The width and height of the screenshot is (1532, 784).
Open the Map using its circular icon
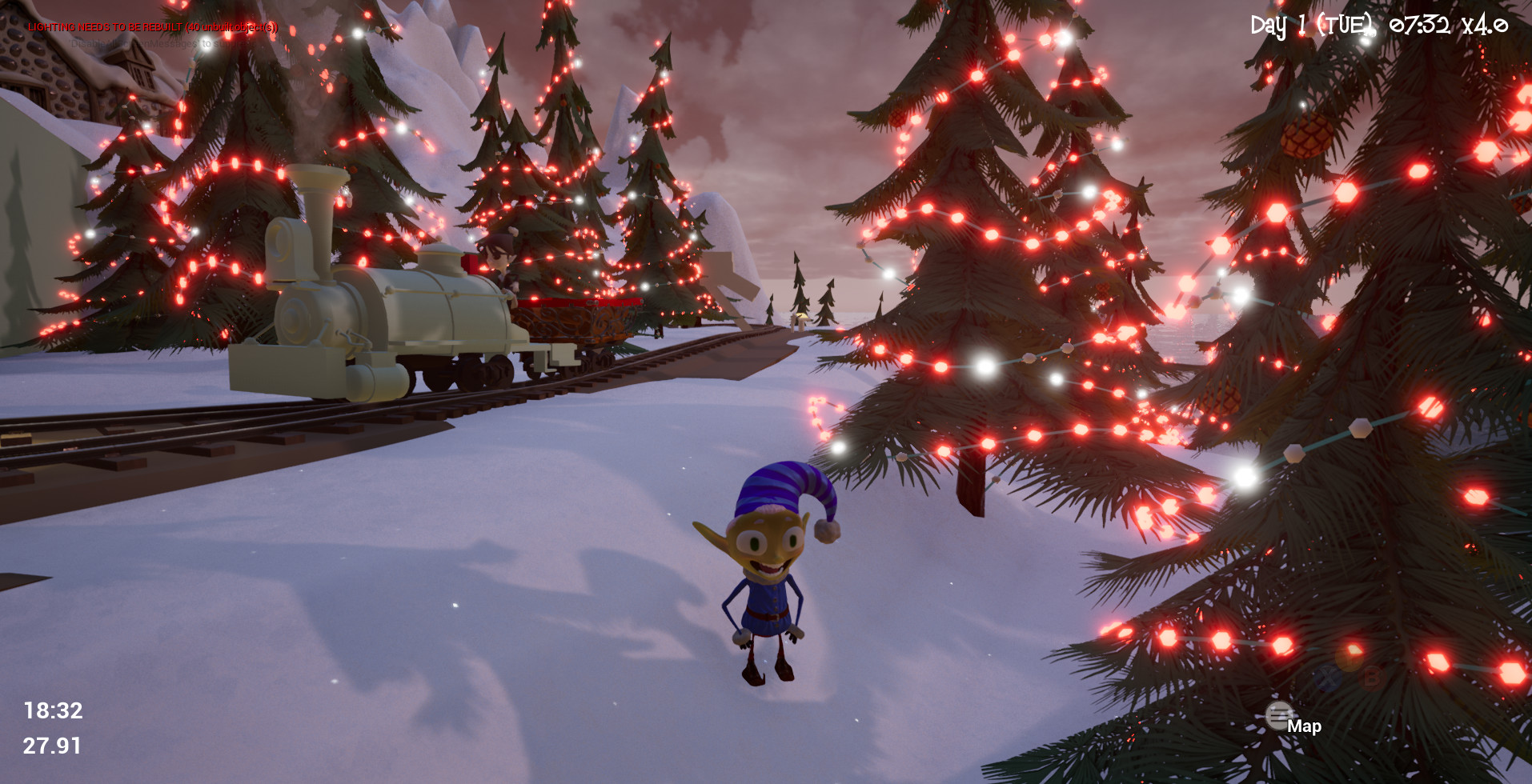(x=1278, y=717)
